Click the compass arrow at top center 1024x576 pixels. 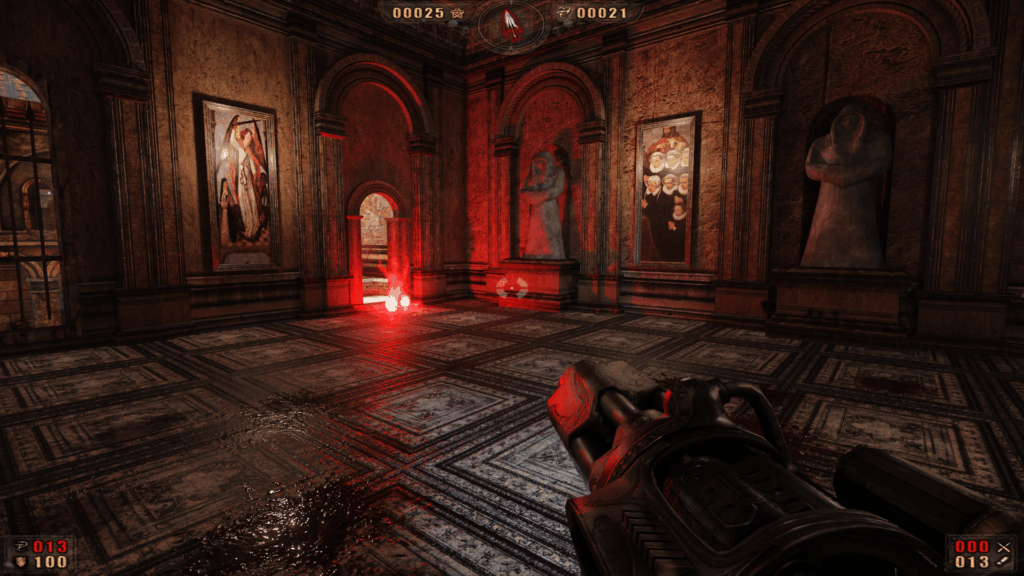(512, 23)
